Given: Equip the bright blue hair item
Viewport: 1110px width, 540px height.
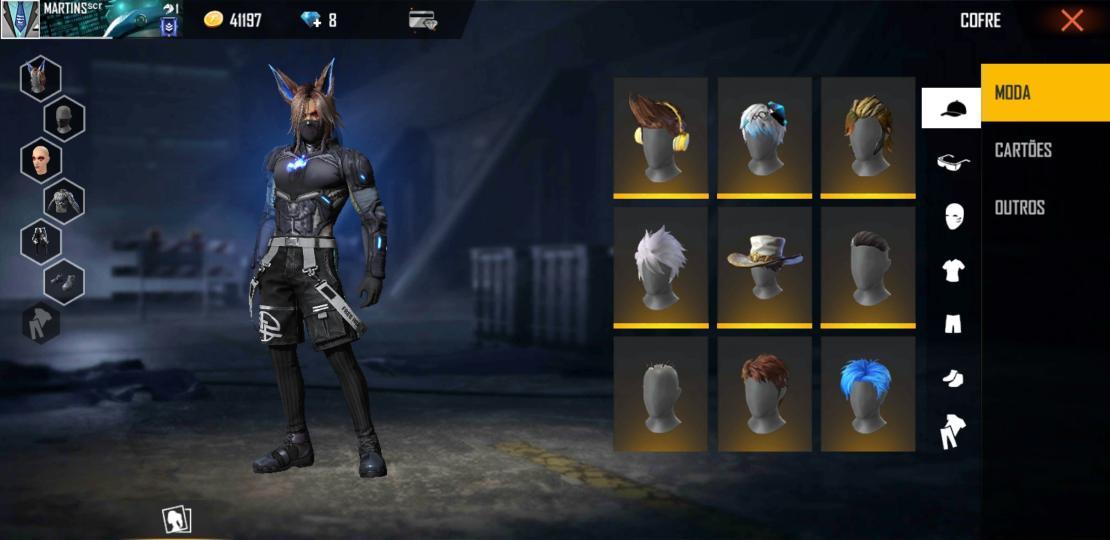Looking at the screenshot, I should [x=868, y=393].
